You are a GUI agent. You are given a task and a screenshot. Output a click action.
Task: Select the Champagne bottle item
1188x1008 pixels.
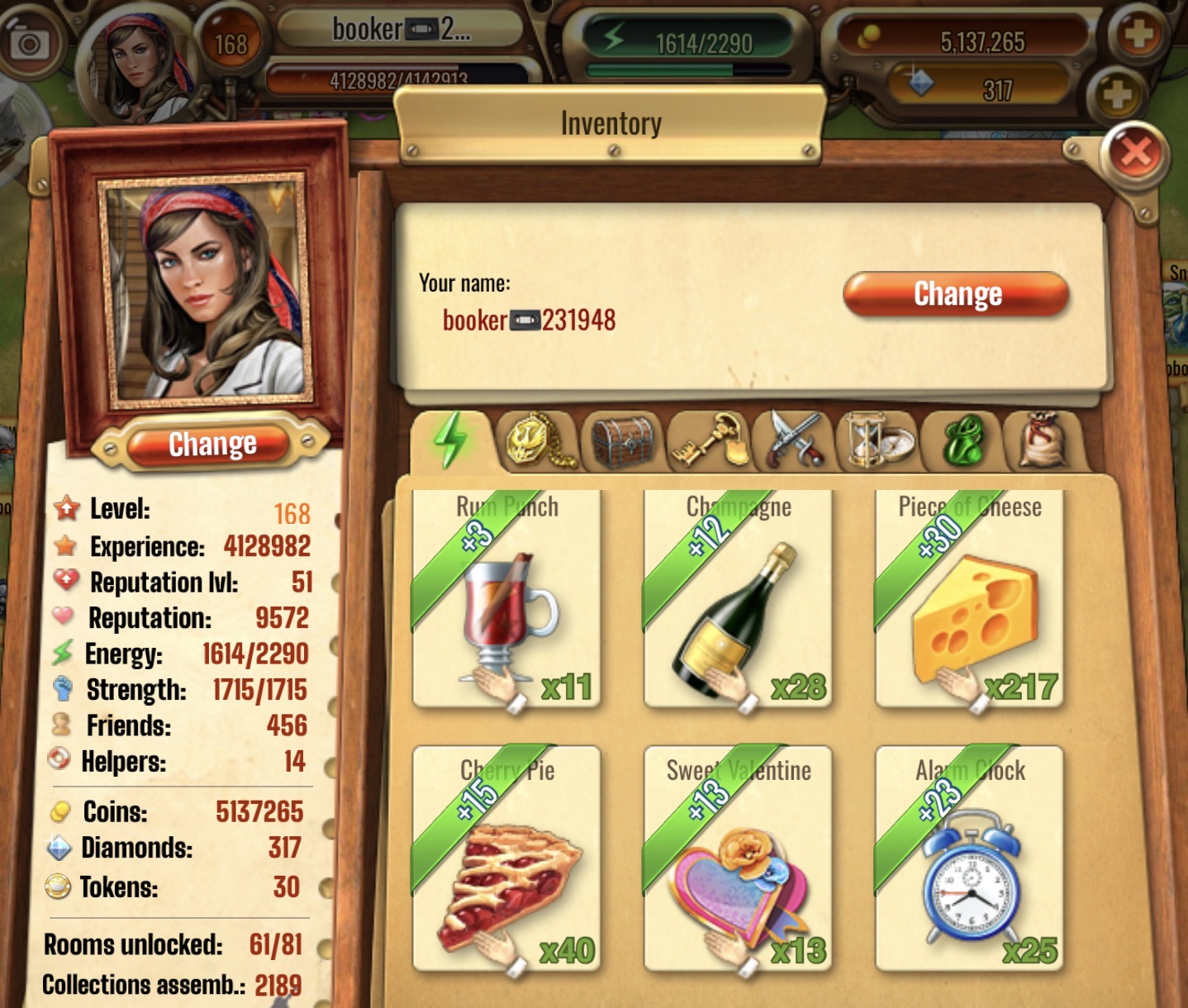click(x=737, y=601)
